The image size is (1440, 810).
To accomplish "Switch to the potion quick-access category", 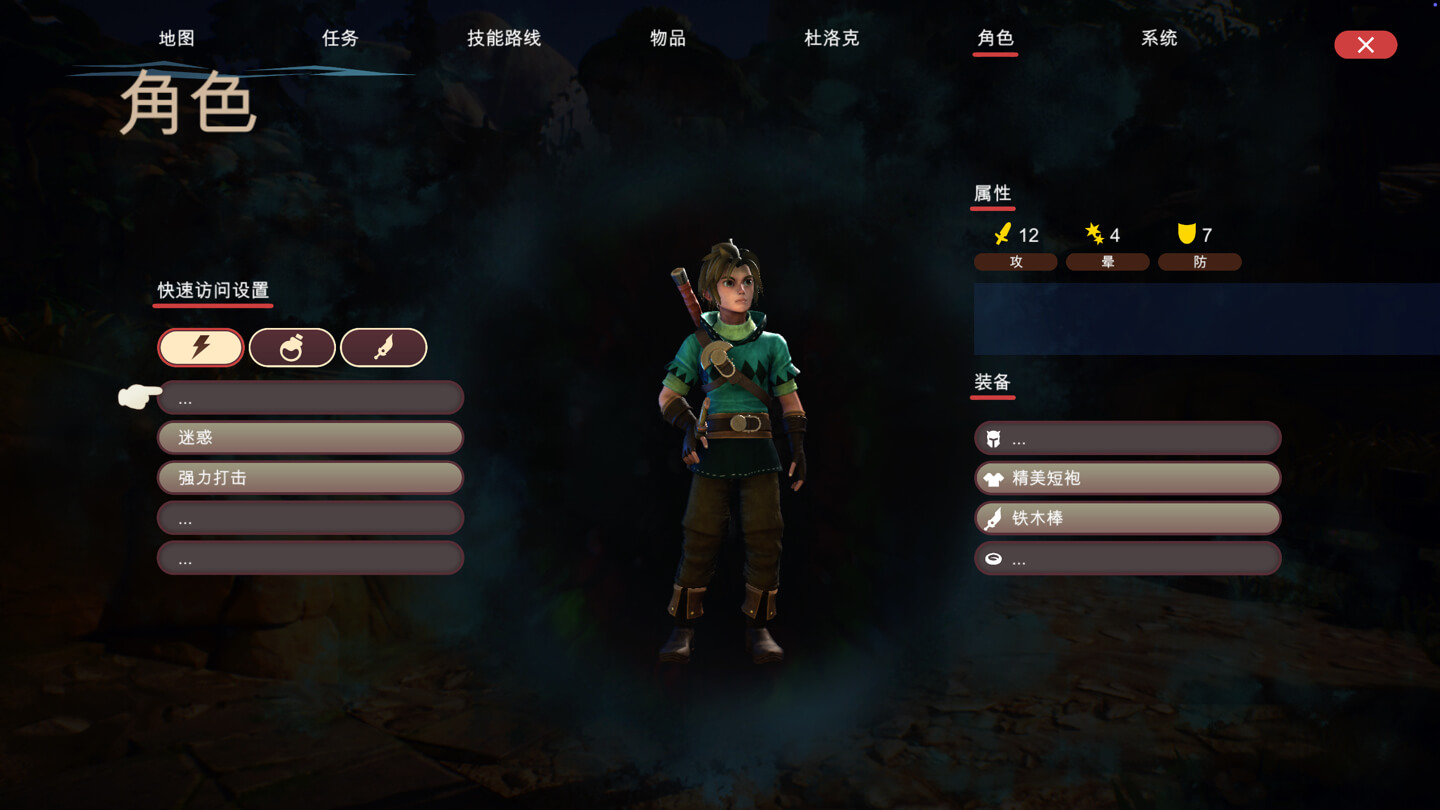I will pyautogui.click(x=292, y=347).
